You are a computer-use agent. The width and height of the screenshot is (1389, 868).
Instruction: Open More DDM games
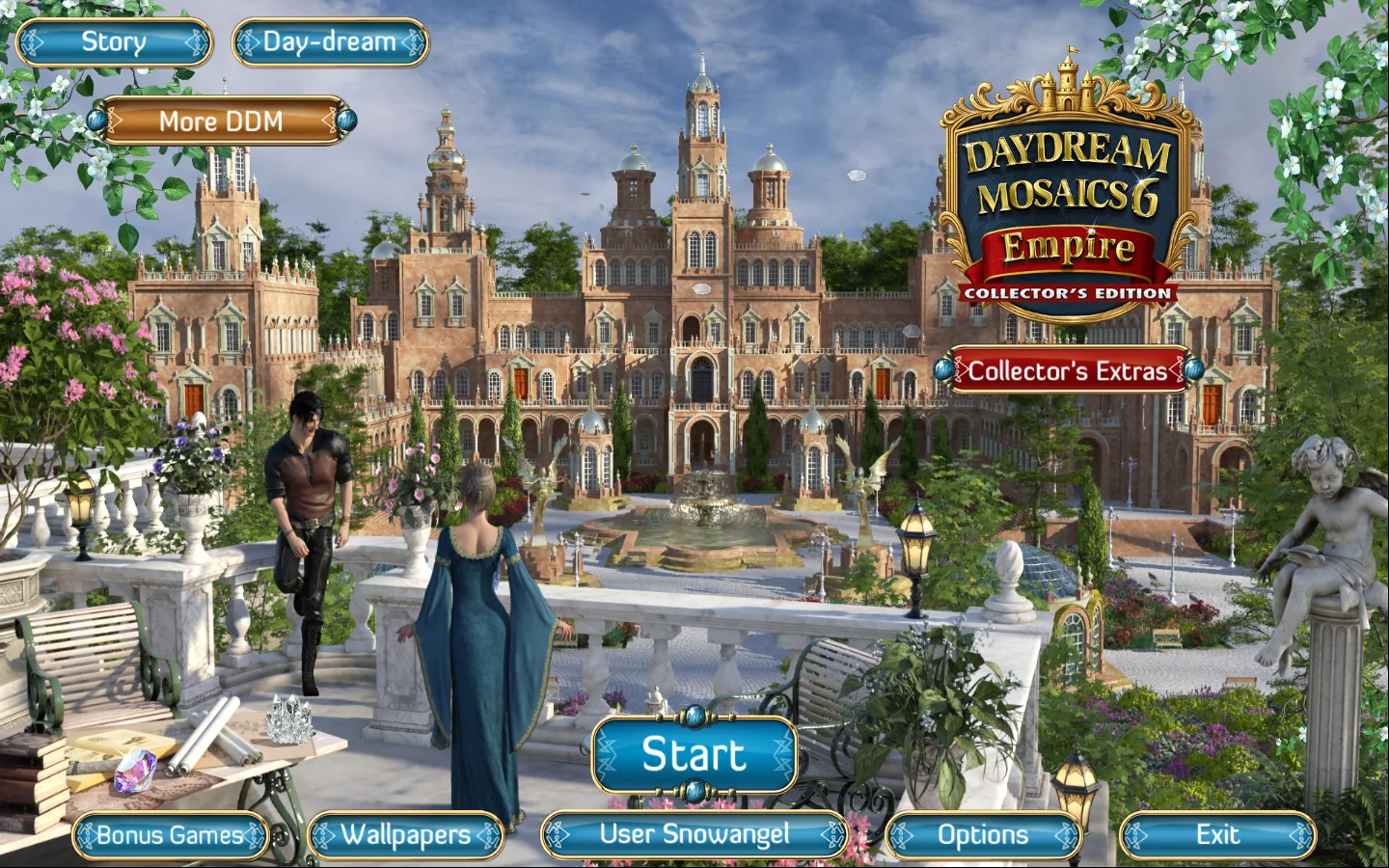click(221, 122)
